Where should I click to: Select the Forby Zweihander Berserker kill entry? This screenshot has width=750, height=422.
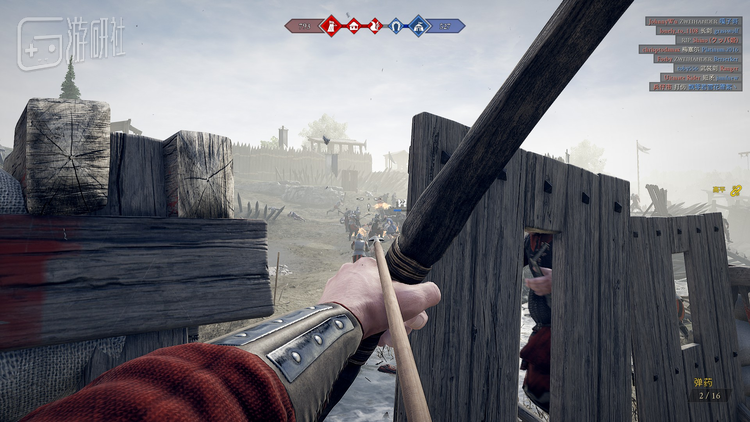click(697, 58)
